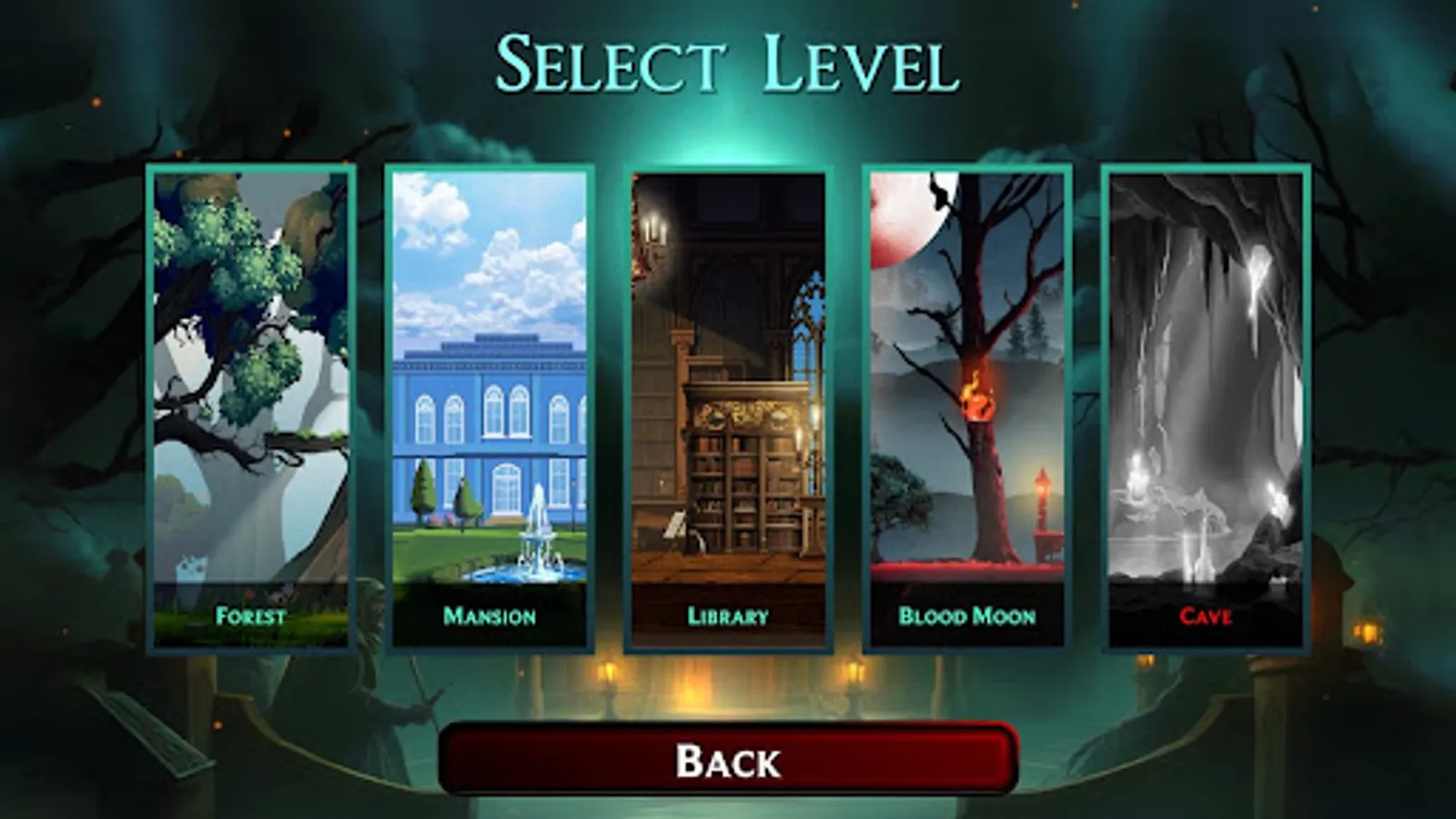This screenshot has width=1456, height=819.
Task: Click the red Cave label
Action: 1206,616
